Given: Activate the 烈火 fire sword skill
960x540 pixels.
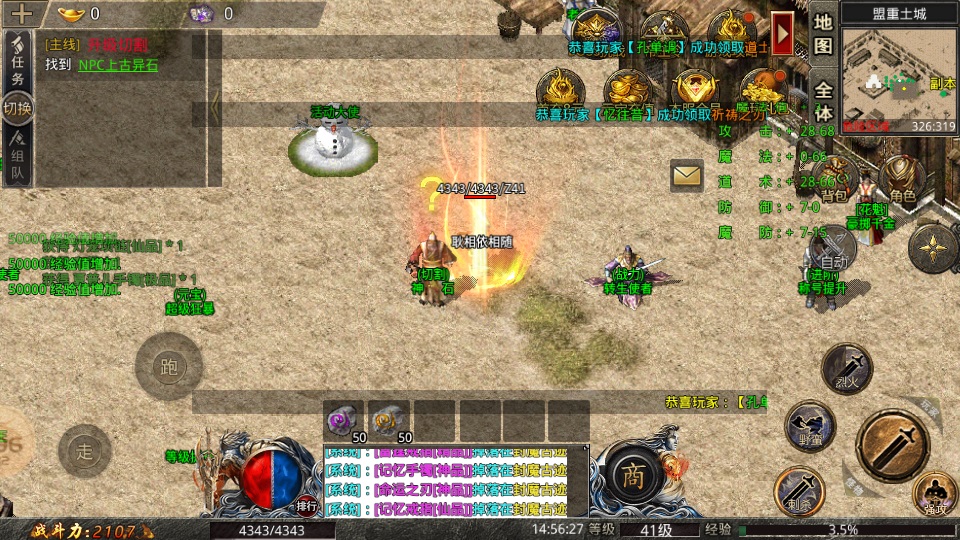Looking at the screenshot, I should (x=847, y=368).
